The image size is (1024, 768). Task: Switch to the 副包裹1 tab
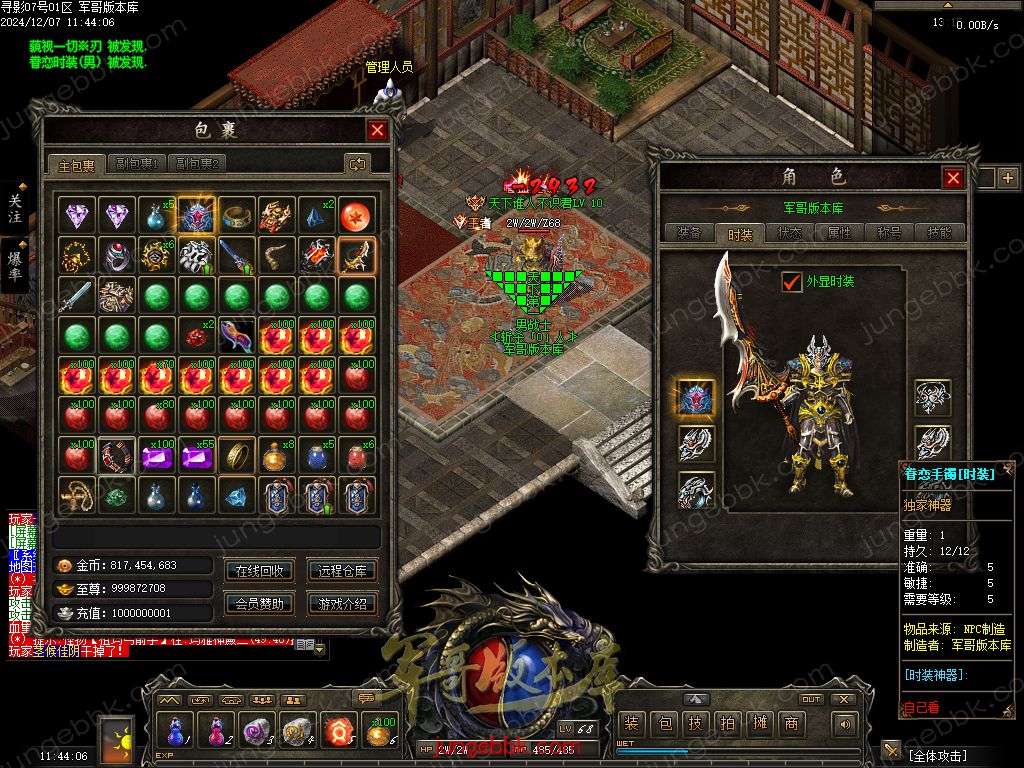click(137, 164)
